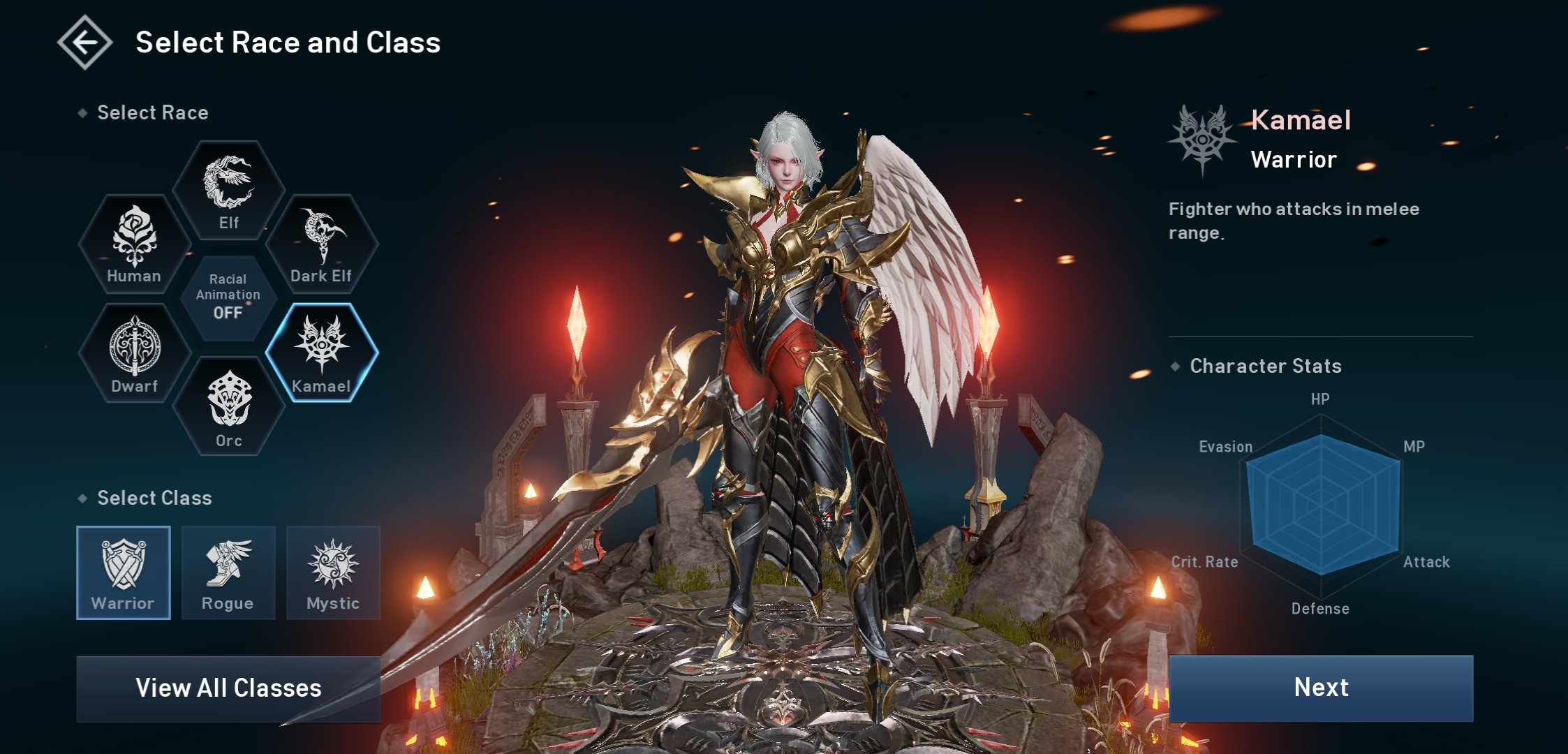This screenshot has width=1568, height=754.
Task: Select the Warrior class
Action: (124, 572)
